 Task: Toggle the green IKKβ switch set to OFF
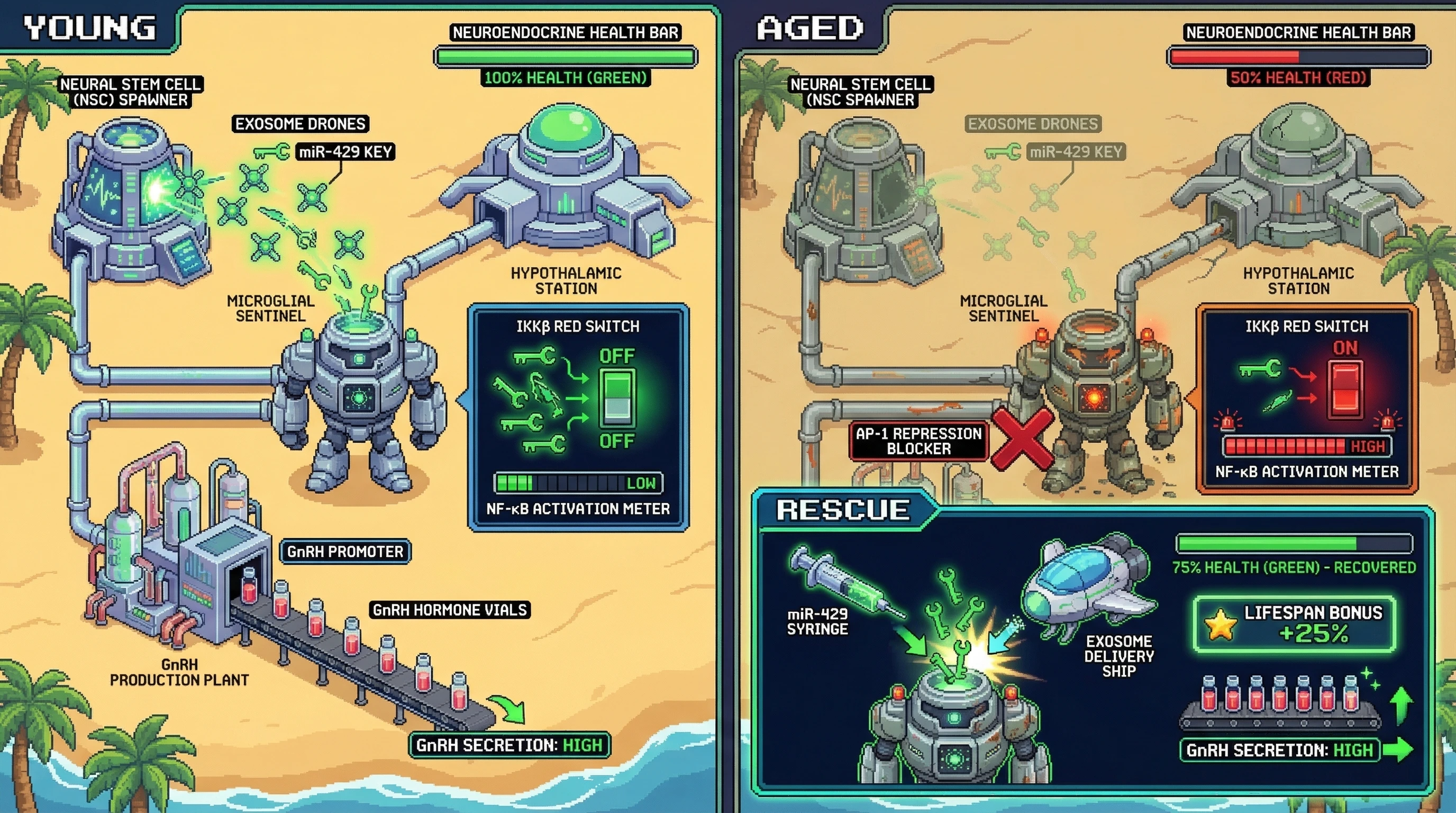617,398
